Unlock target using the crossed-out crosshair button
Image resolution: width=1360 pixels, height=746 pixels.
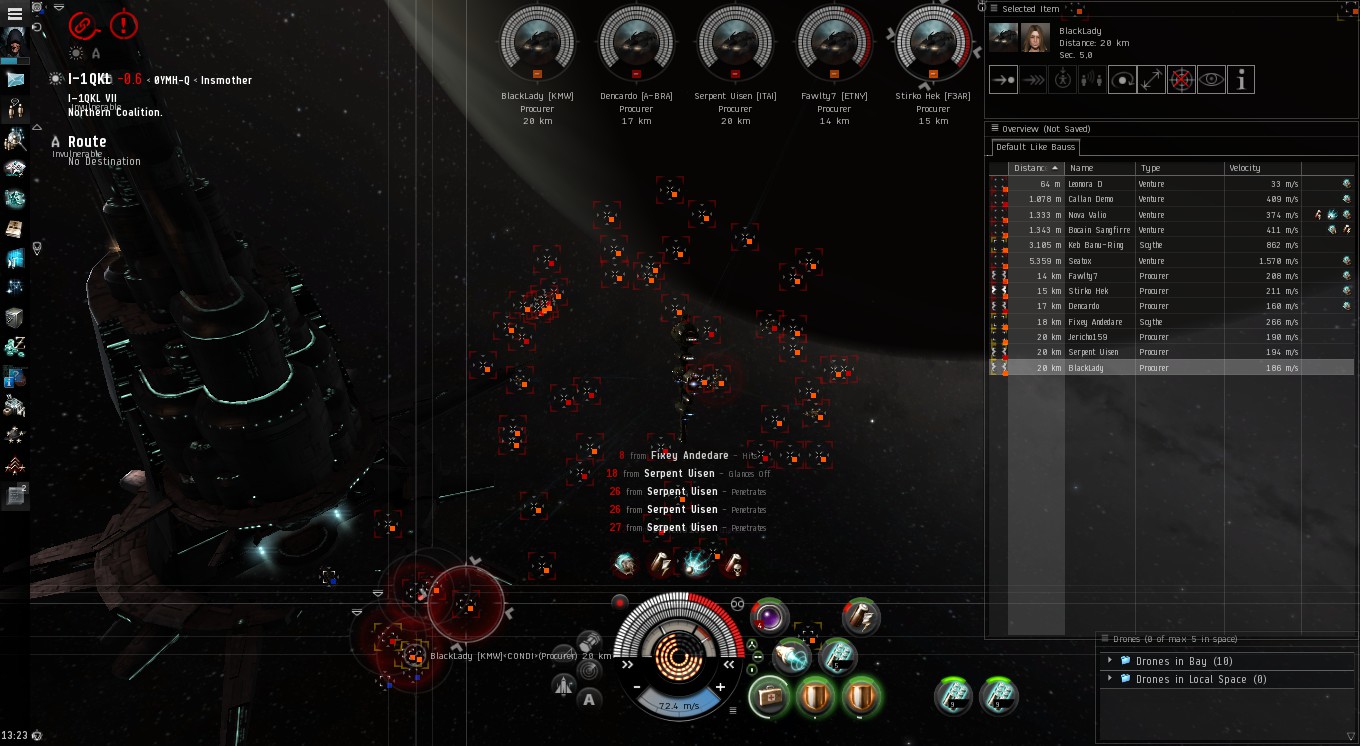1181,80
